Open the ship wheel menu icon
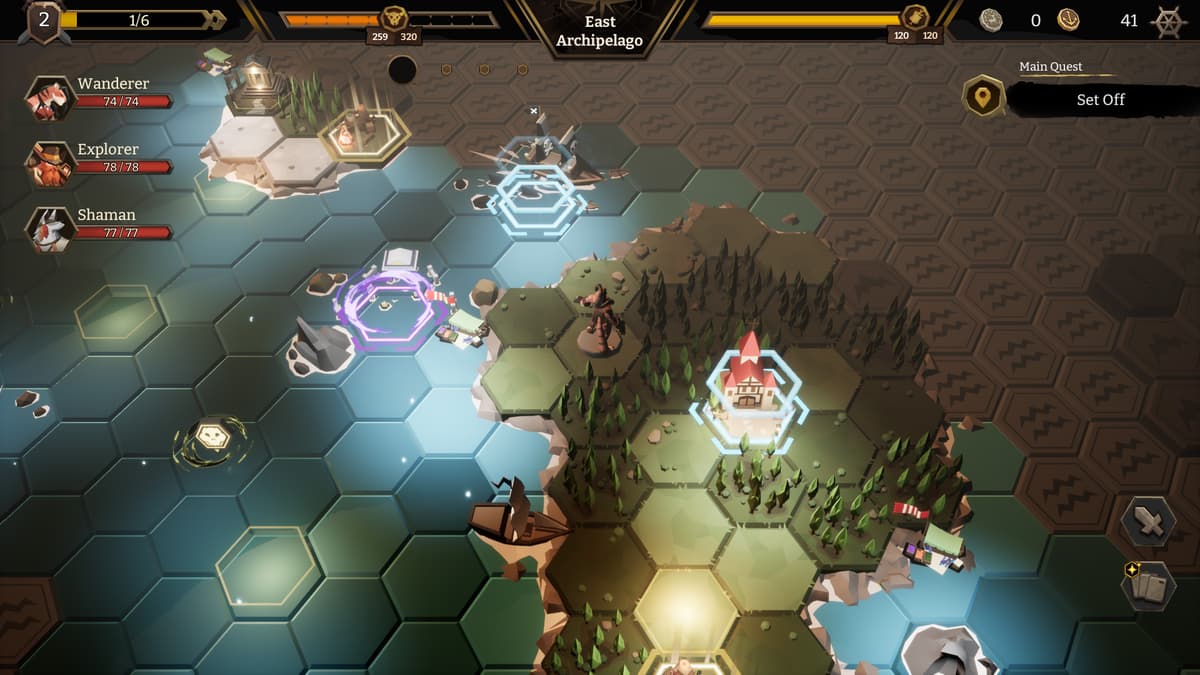 tap(1169, 20)
